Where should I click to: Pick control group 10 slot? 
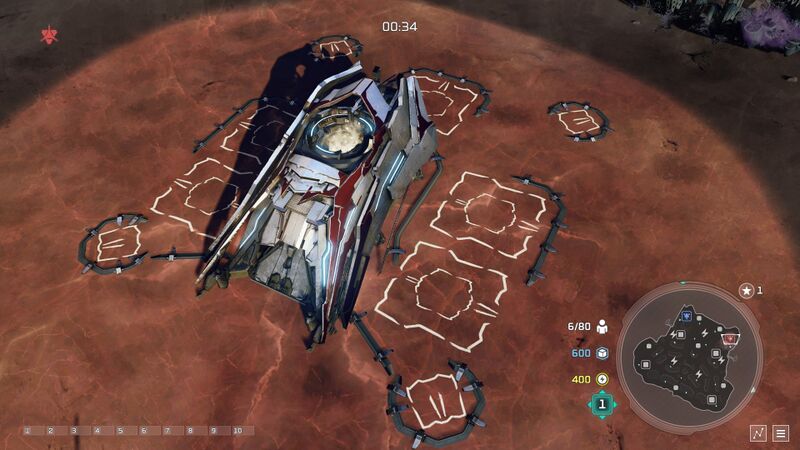coord(237,431)
